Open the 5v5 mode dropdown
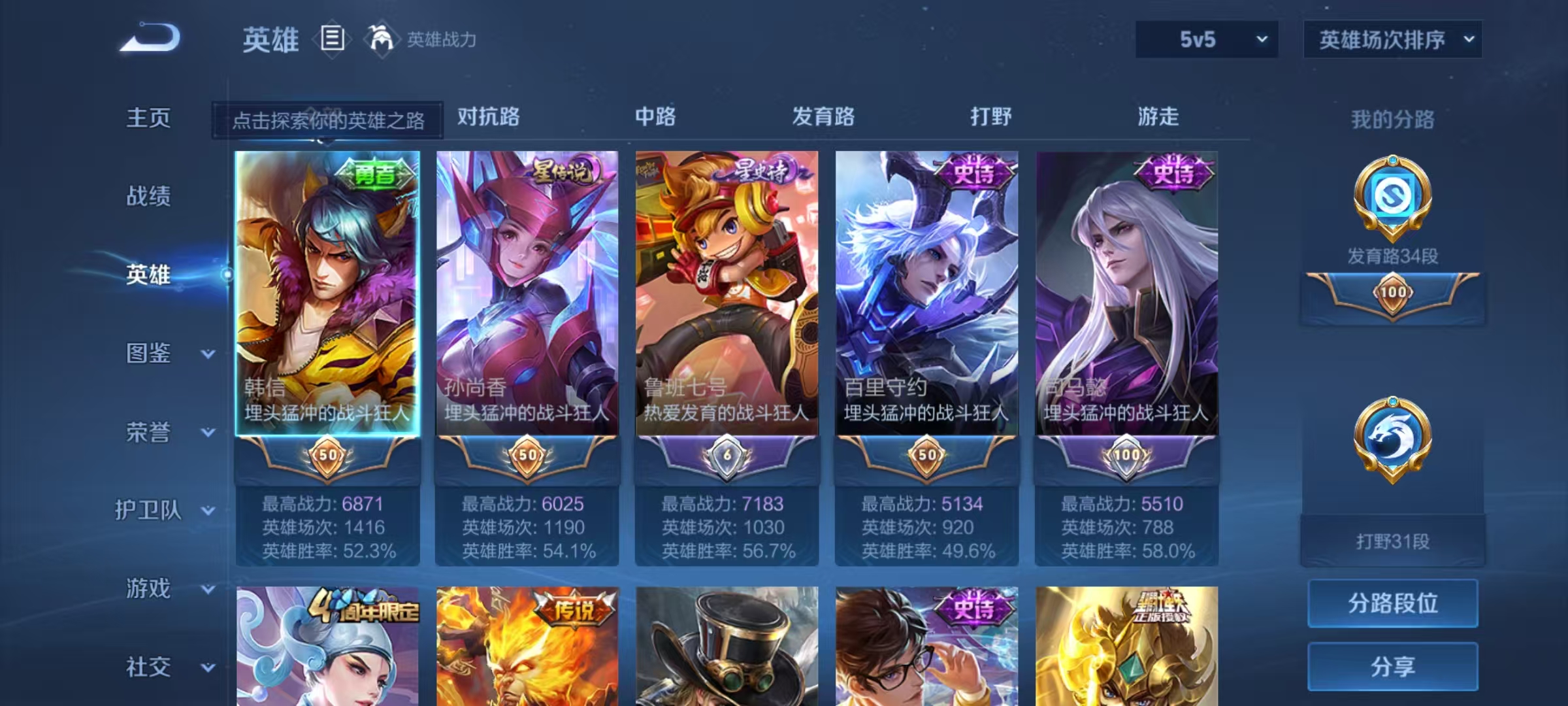 coord(1206,39)
